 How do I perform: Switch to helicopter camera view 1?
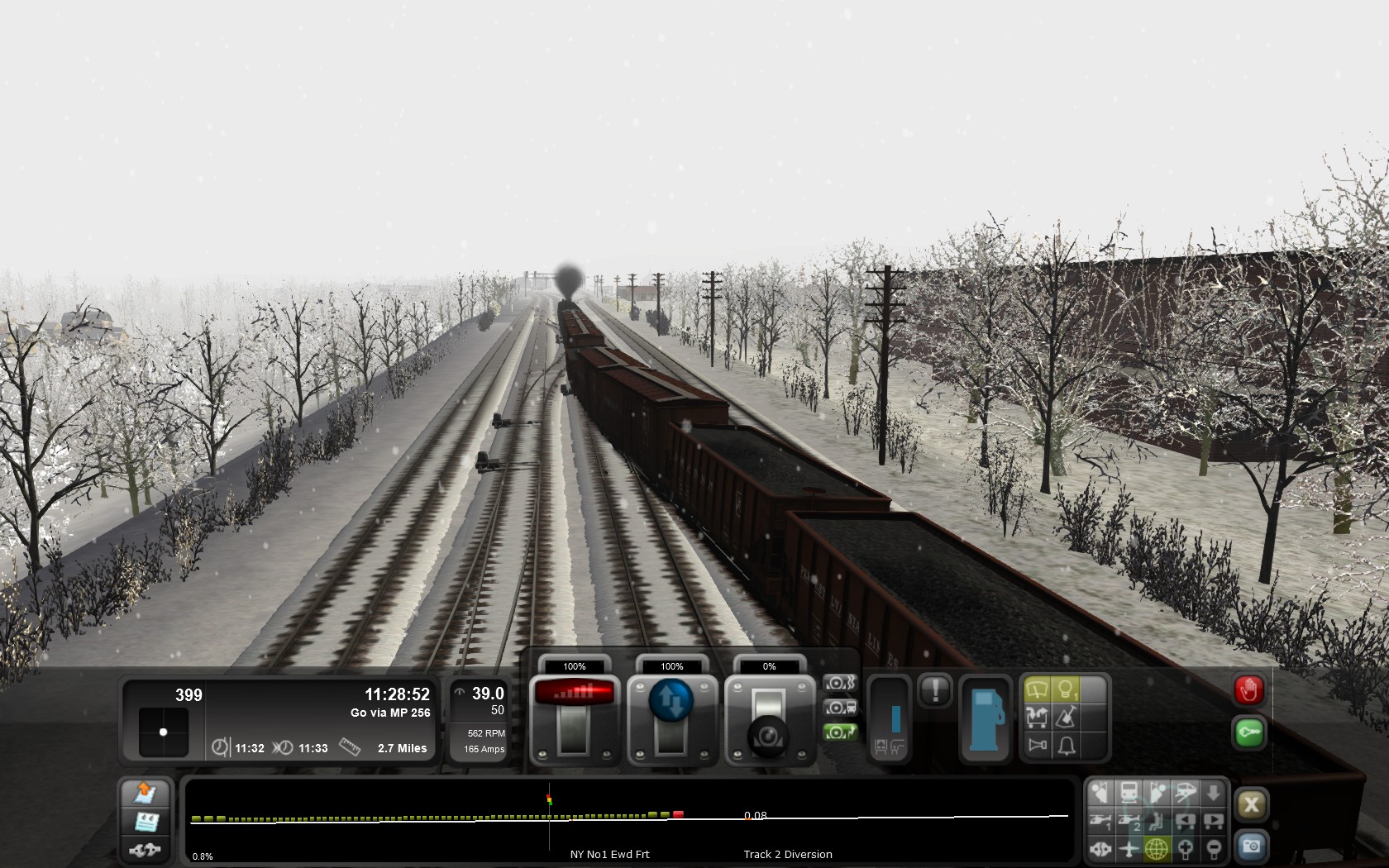point(1100,821)
